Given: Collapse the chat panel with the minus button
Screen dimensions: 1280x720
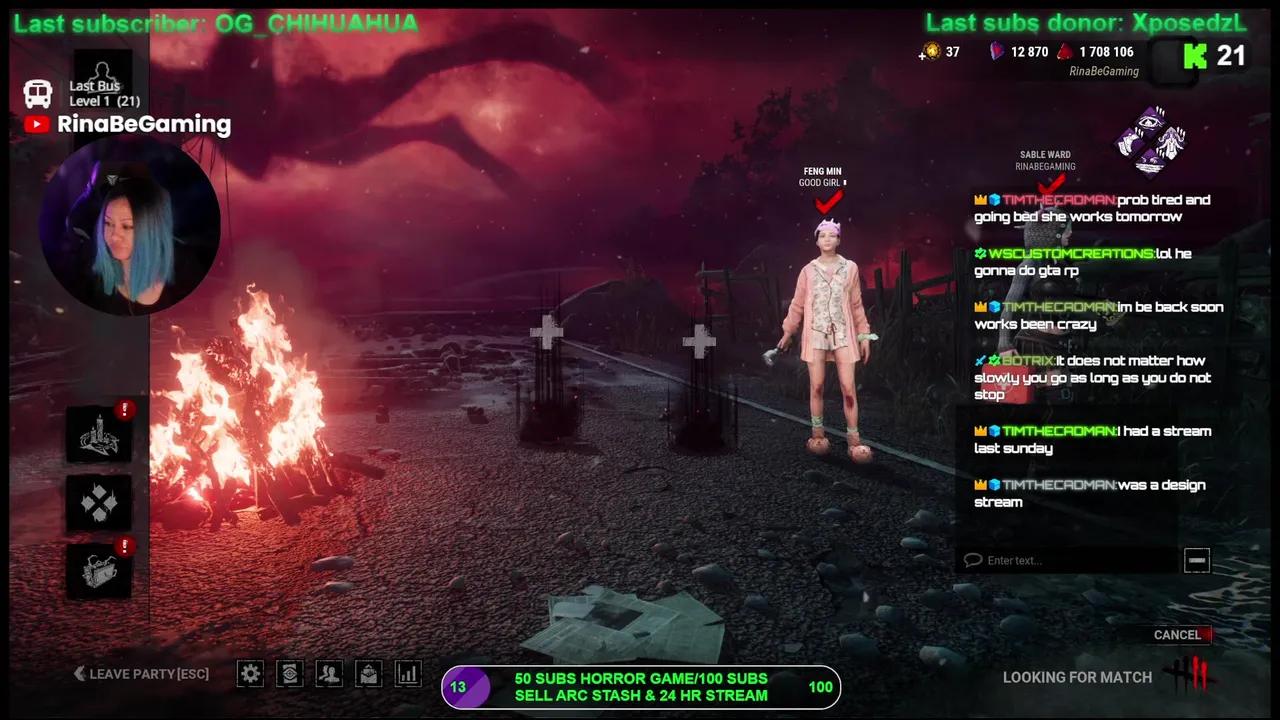Looking at the screenshot, I should (x=1197, y=560).
